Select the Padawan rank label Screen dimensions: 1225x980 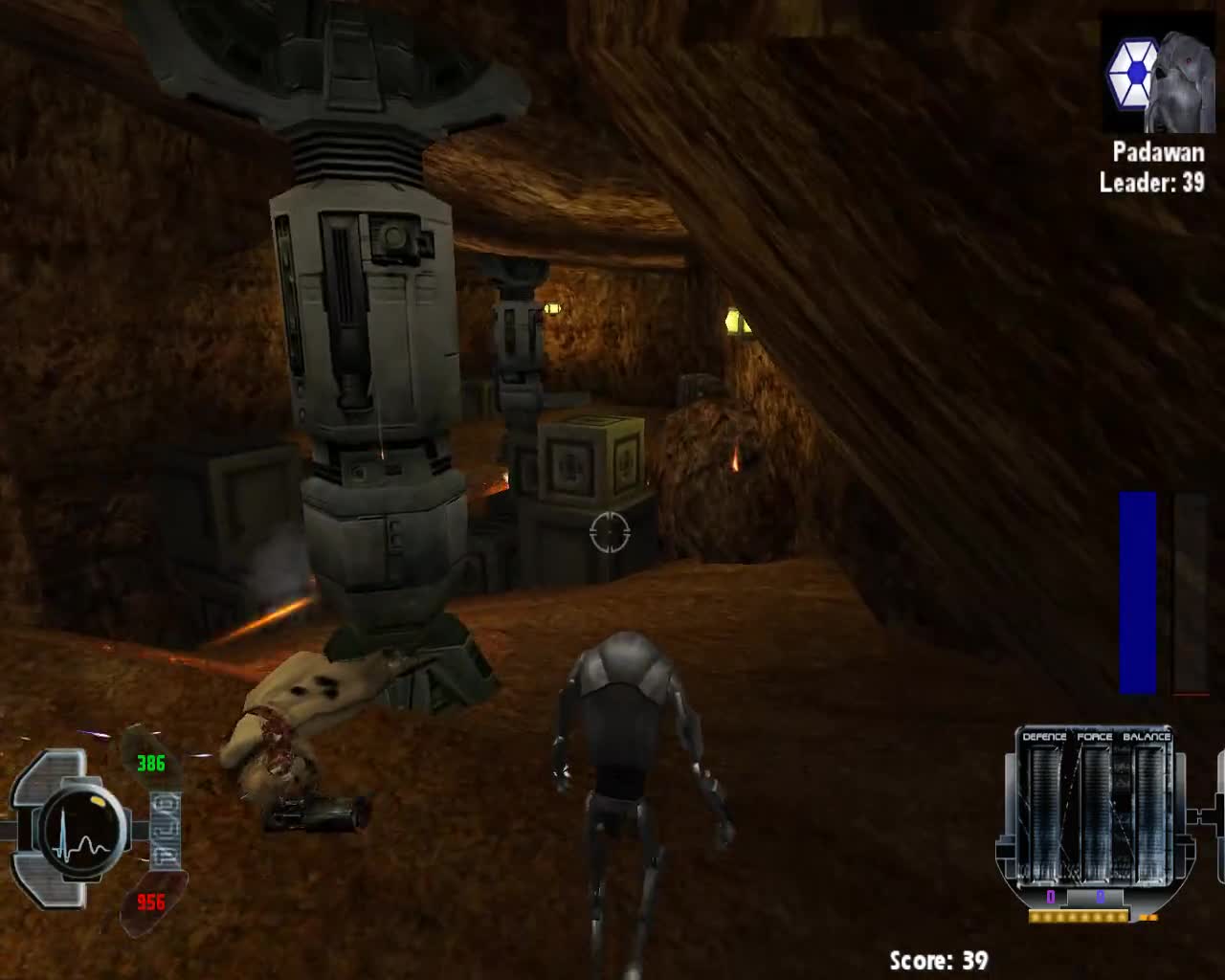(x=1158, y=152)
